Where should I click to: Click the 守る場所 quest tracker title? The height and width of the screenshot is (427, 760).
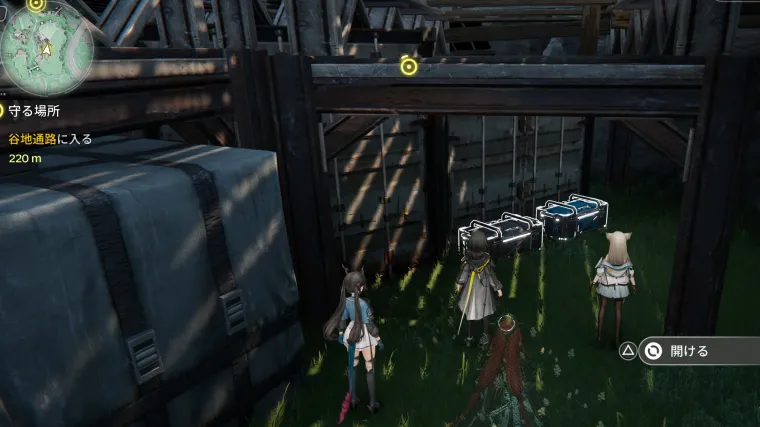pos(38,109)
